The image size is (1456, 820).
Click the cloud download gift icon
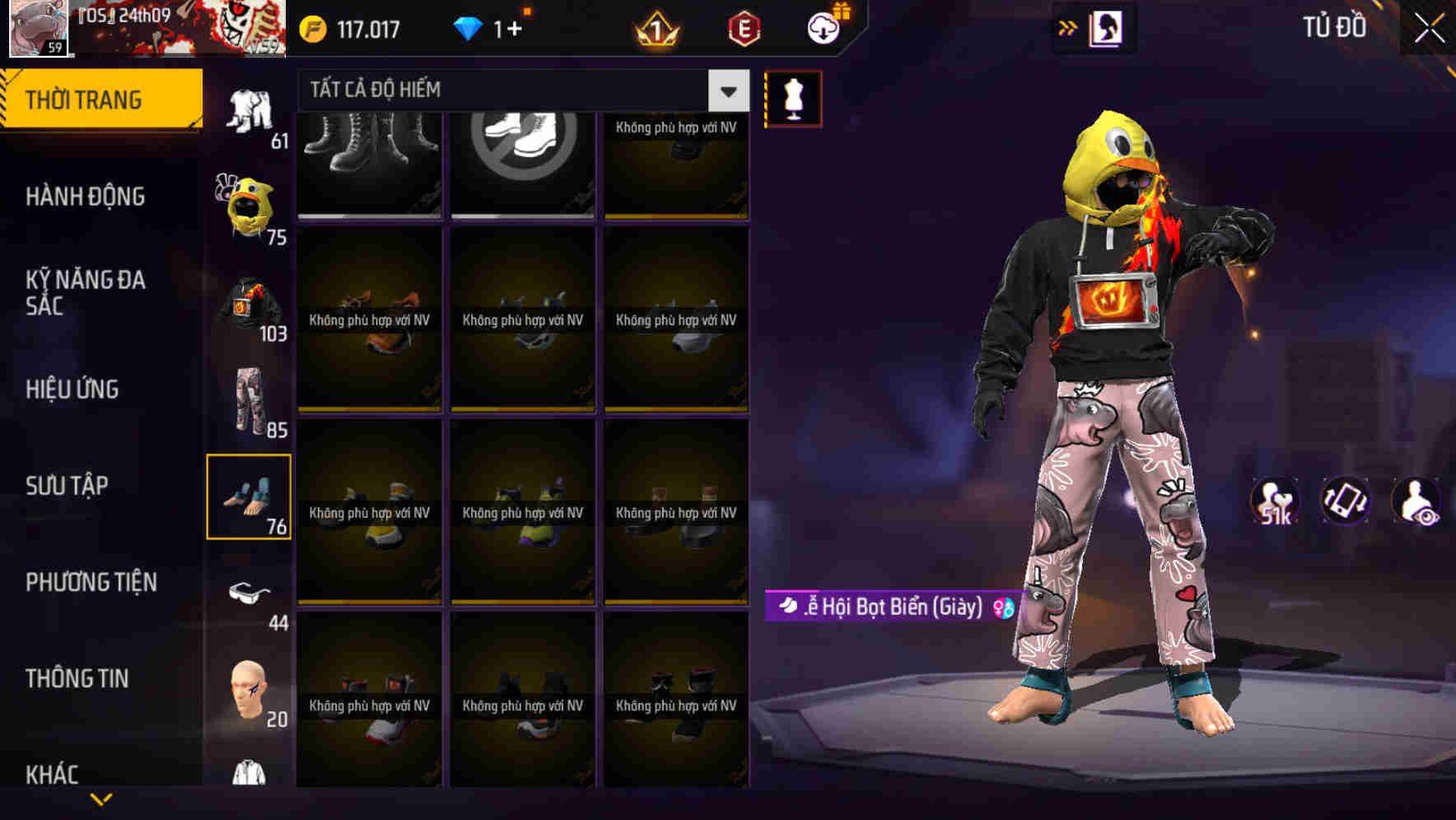click(823, 27)
